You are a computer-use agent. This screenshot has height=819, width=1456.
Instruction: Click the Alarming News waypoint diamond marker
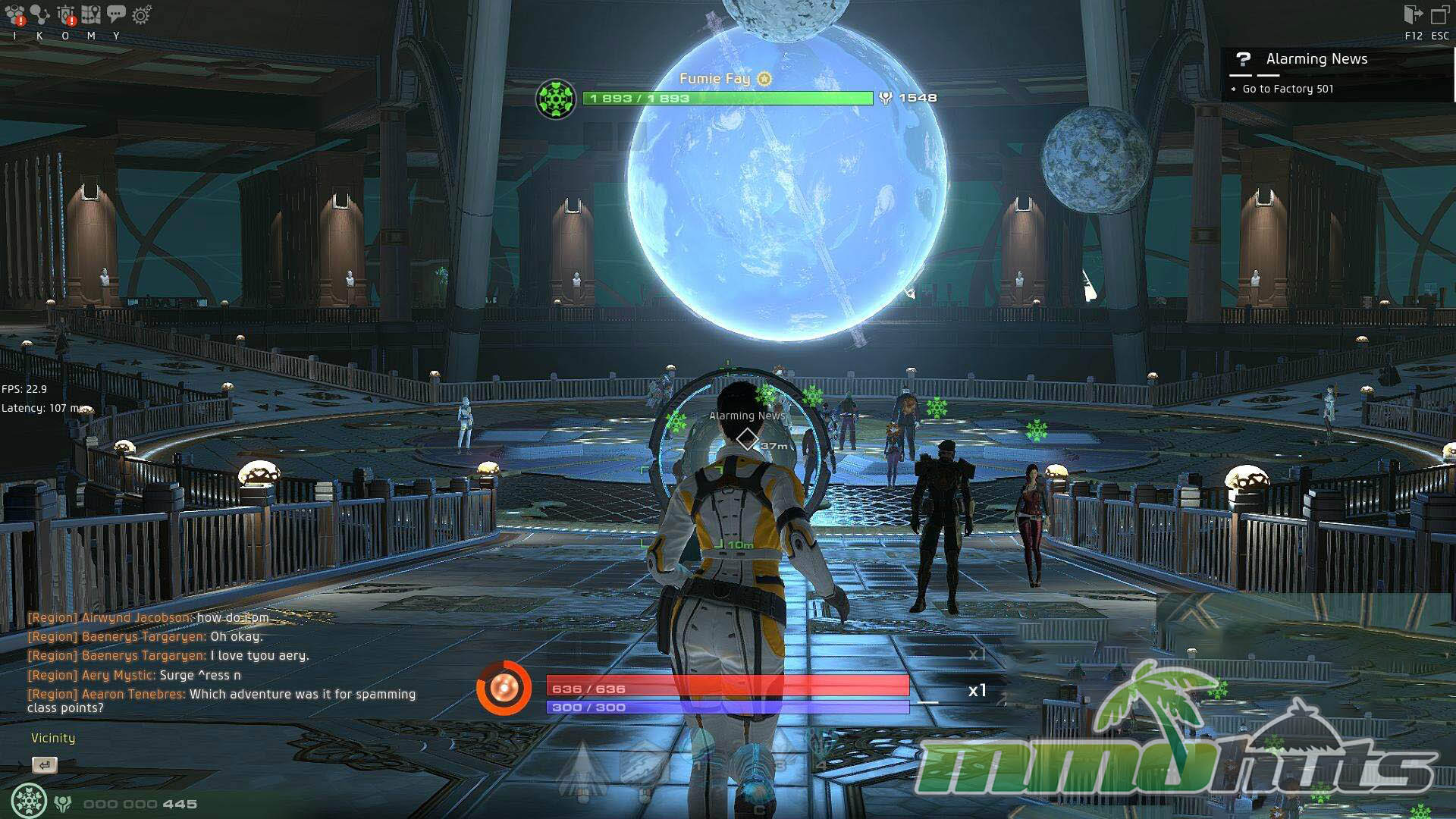(747, 438)
